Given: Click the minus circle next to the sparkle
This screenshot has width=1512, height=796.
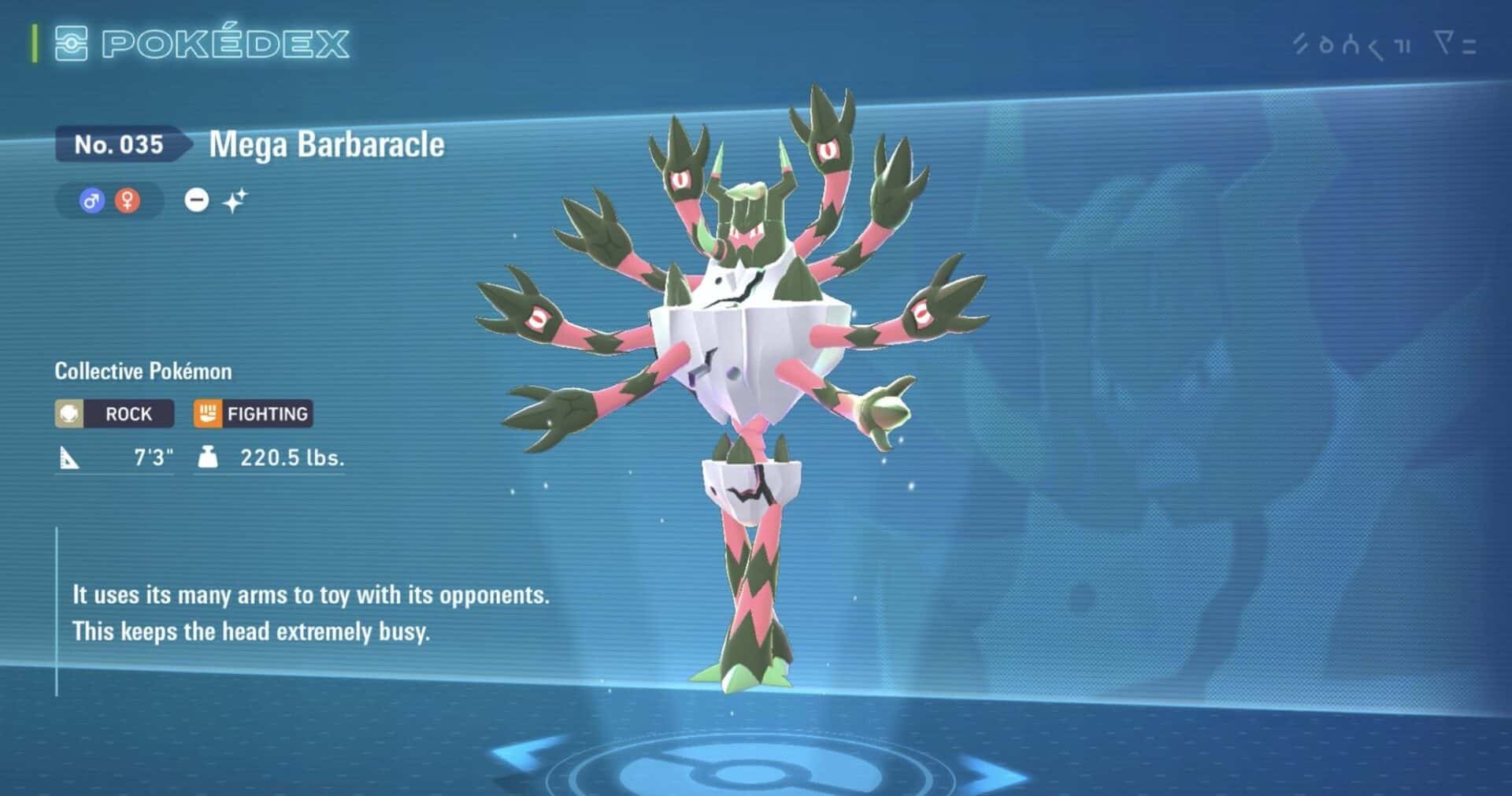Looking at the screenshot, I should coord(198,200).
